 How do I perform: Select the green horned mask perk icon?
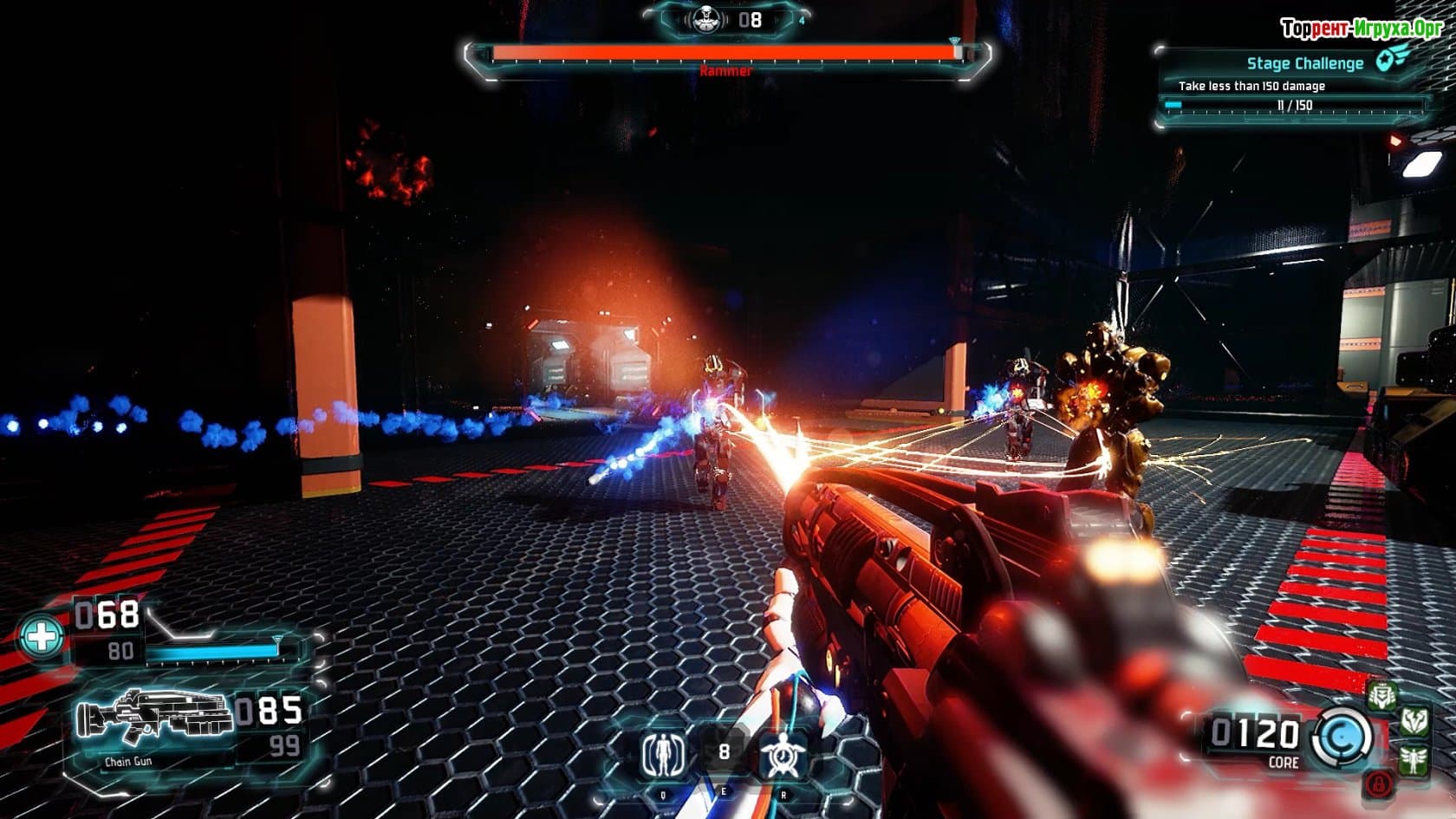click(x=1415, y=721)
